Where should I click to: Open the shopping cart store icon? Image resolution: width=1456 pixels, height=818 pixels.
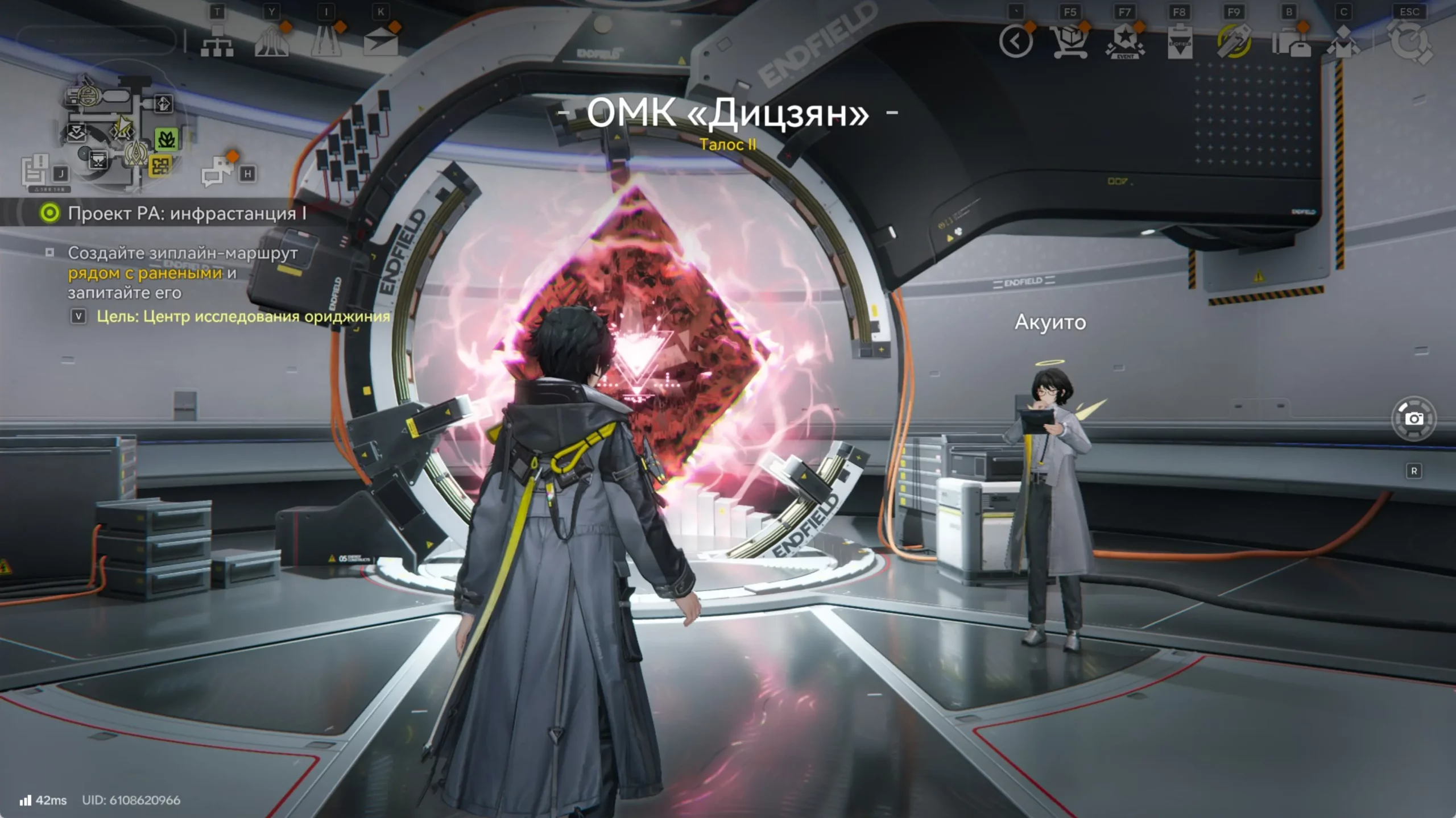click(x=1070, y=41)
